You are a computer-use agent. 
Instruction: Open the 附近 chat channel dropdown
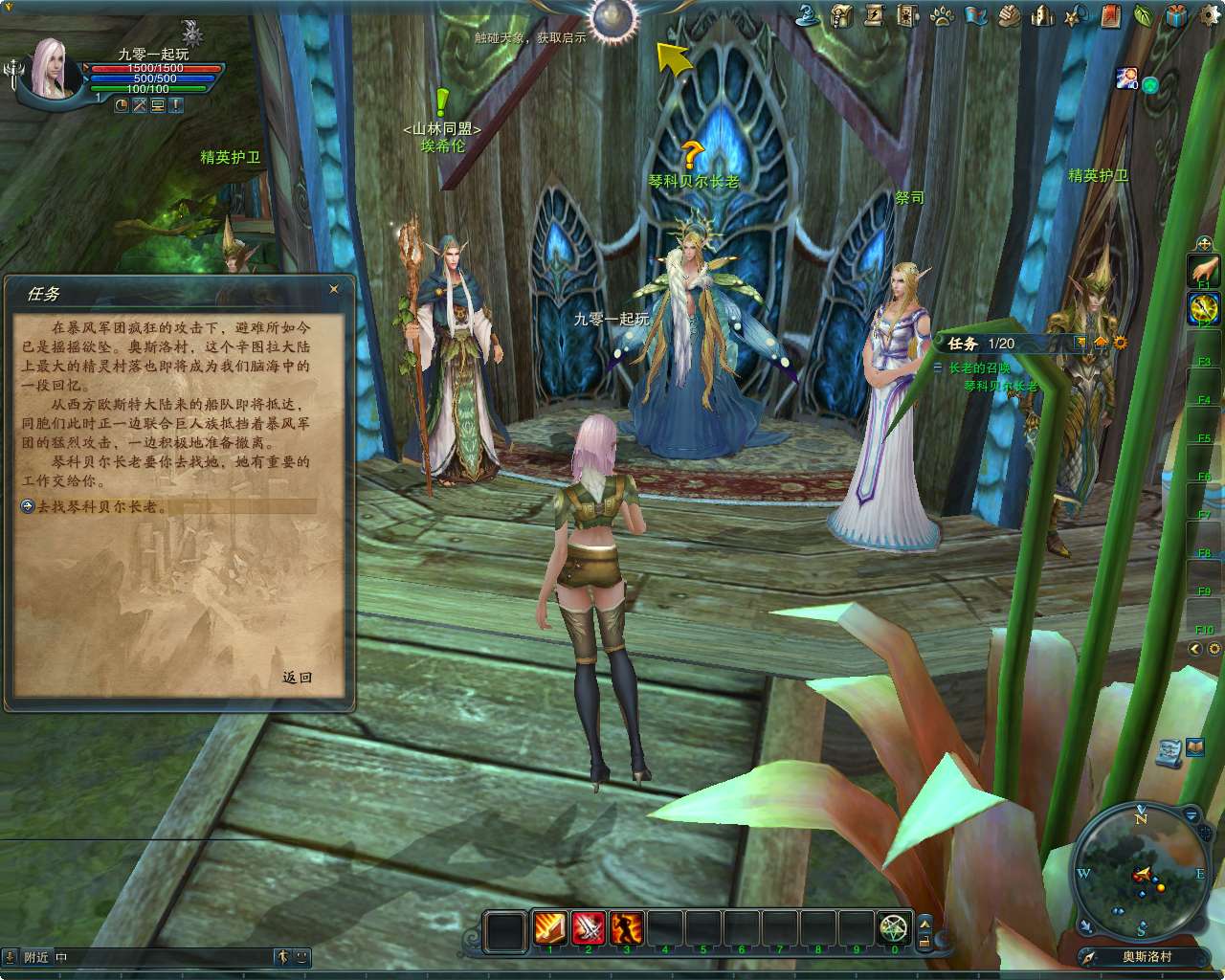[x=36, y=956]
